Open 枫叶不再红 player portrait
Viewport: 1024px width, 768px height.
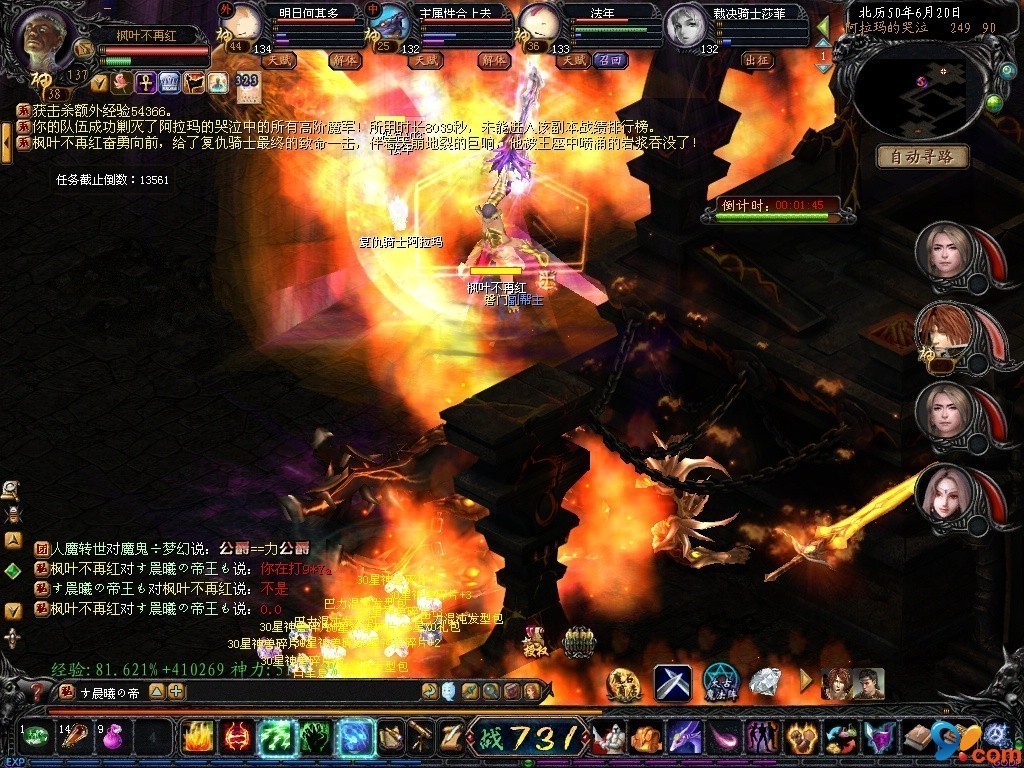coord(46,37)
